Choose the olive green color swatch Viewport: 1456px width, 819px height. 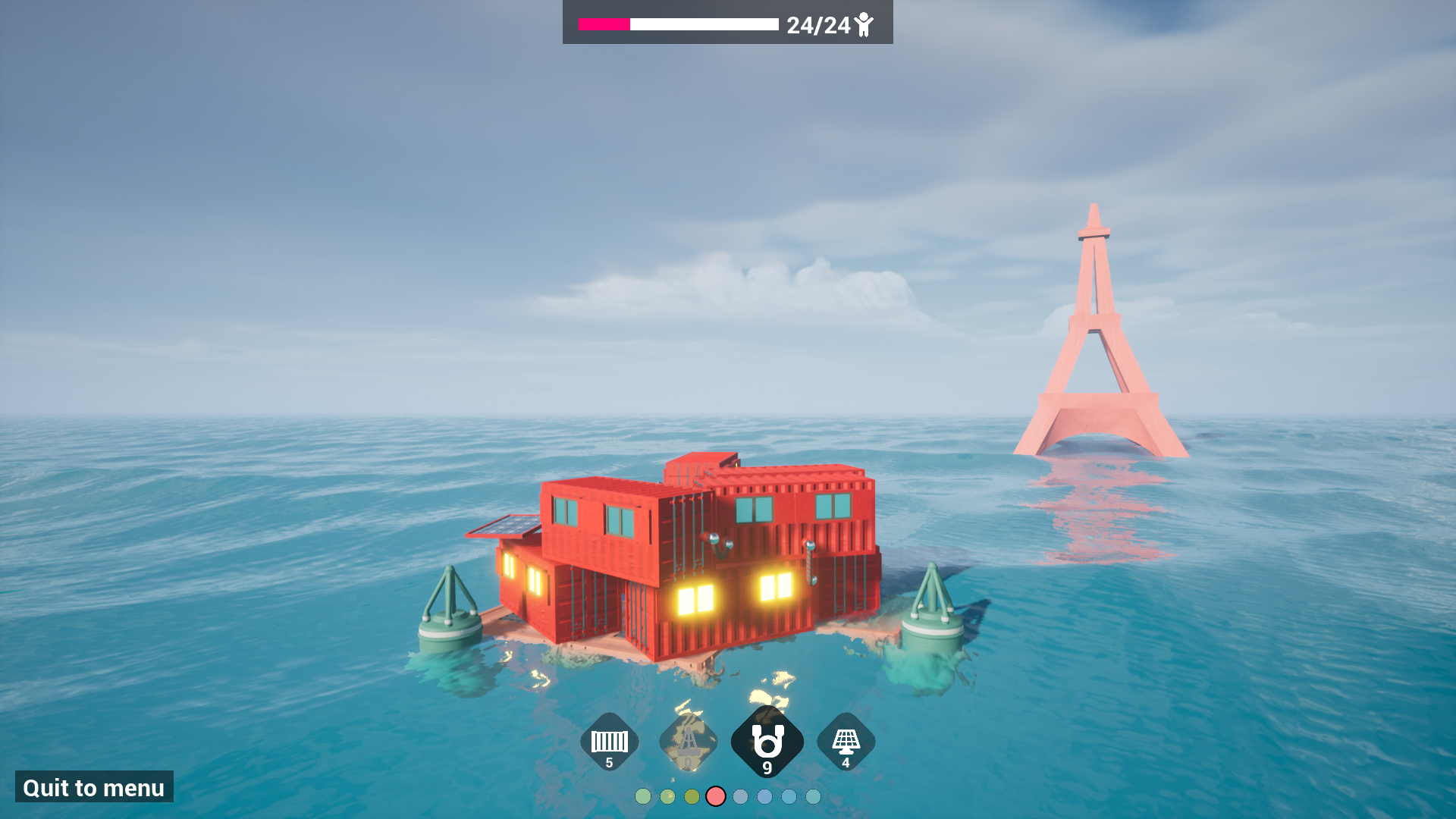coord(692,798)
